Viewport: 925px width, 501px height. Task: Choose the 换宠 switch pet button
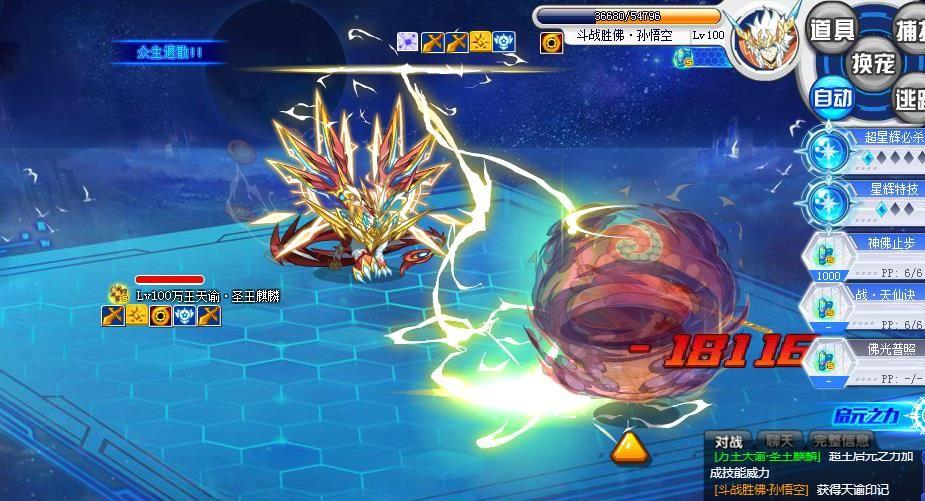coord(872,64)
